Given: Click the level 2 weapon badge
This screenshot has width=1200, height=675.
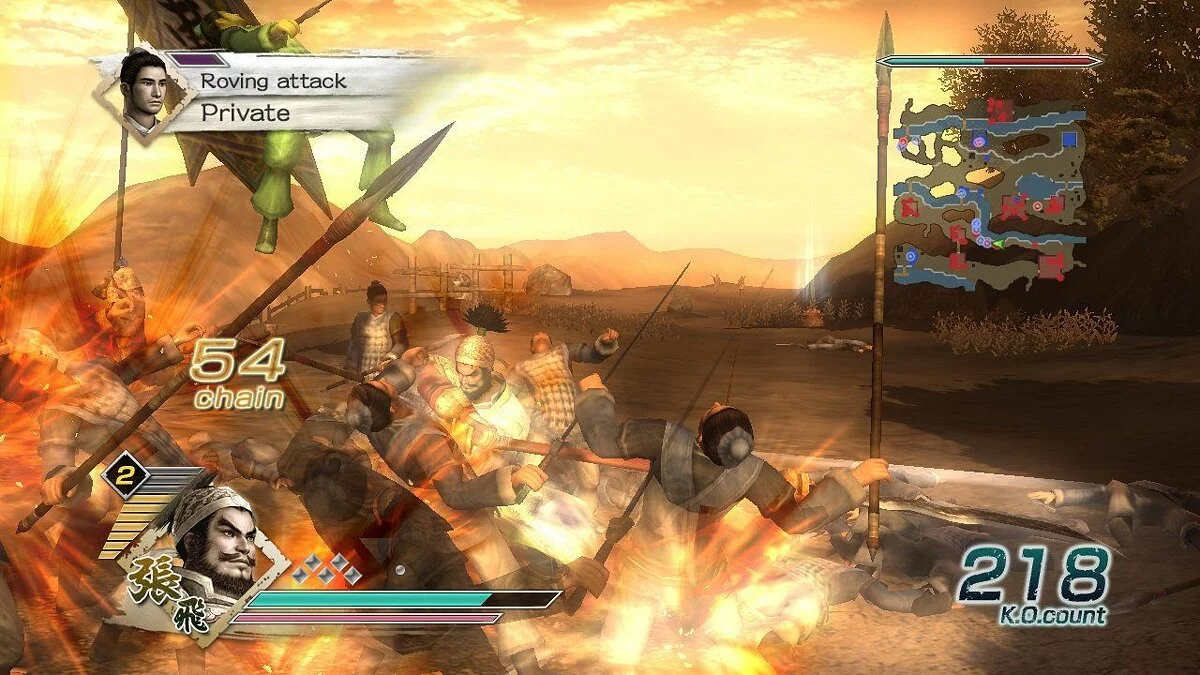Looking at the screenshot, I should click(x=125, y=474).
